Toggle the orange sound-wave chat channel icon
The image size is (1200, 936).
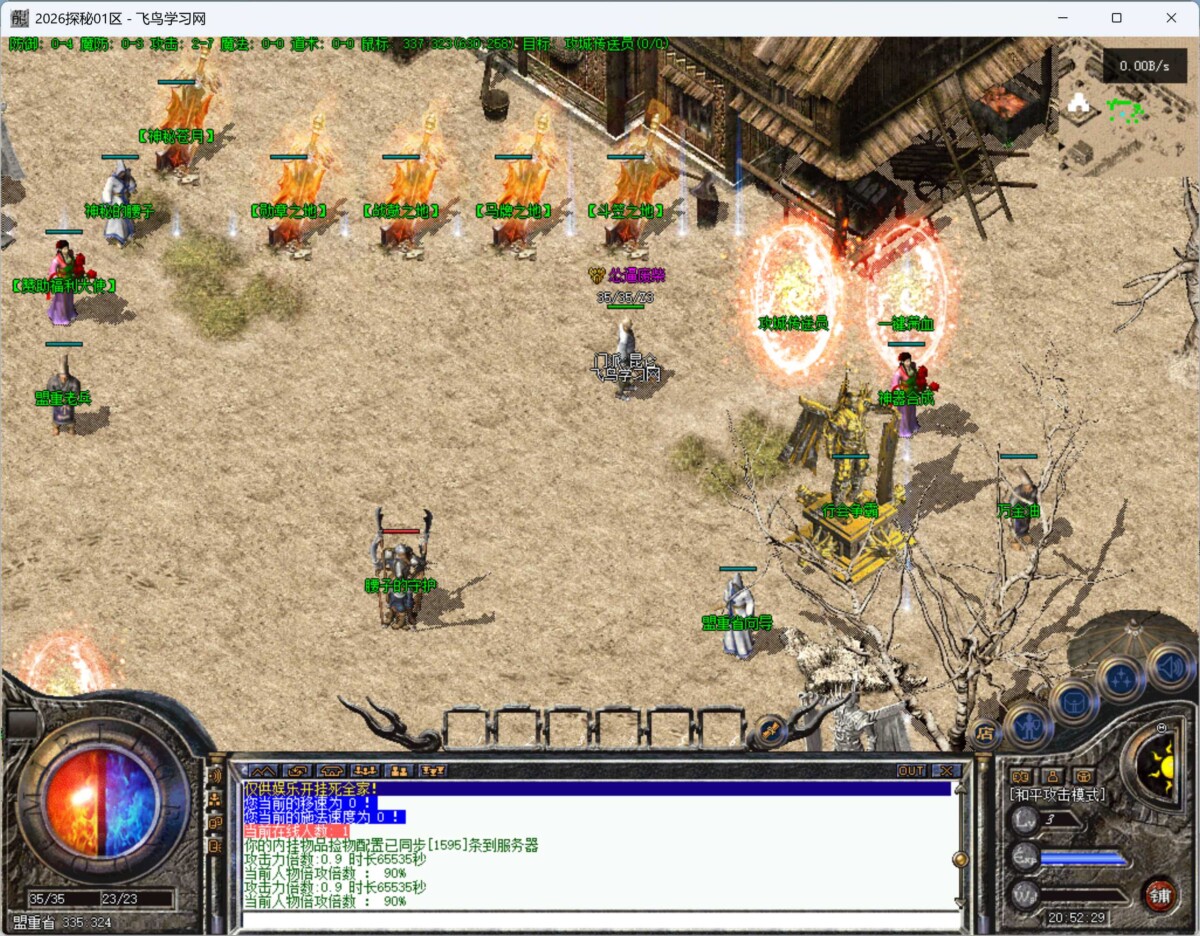pos(215,774)
